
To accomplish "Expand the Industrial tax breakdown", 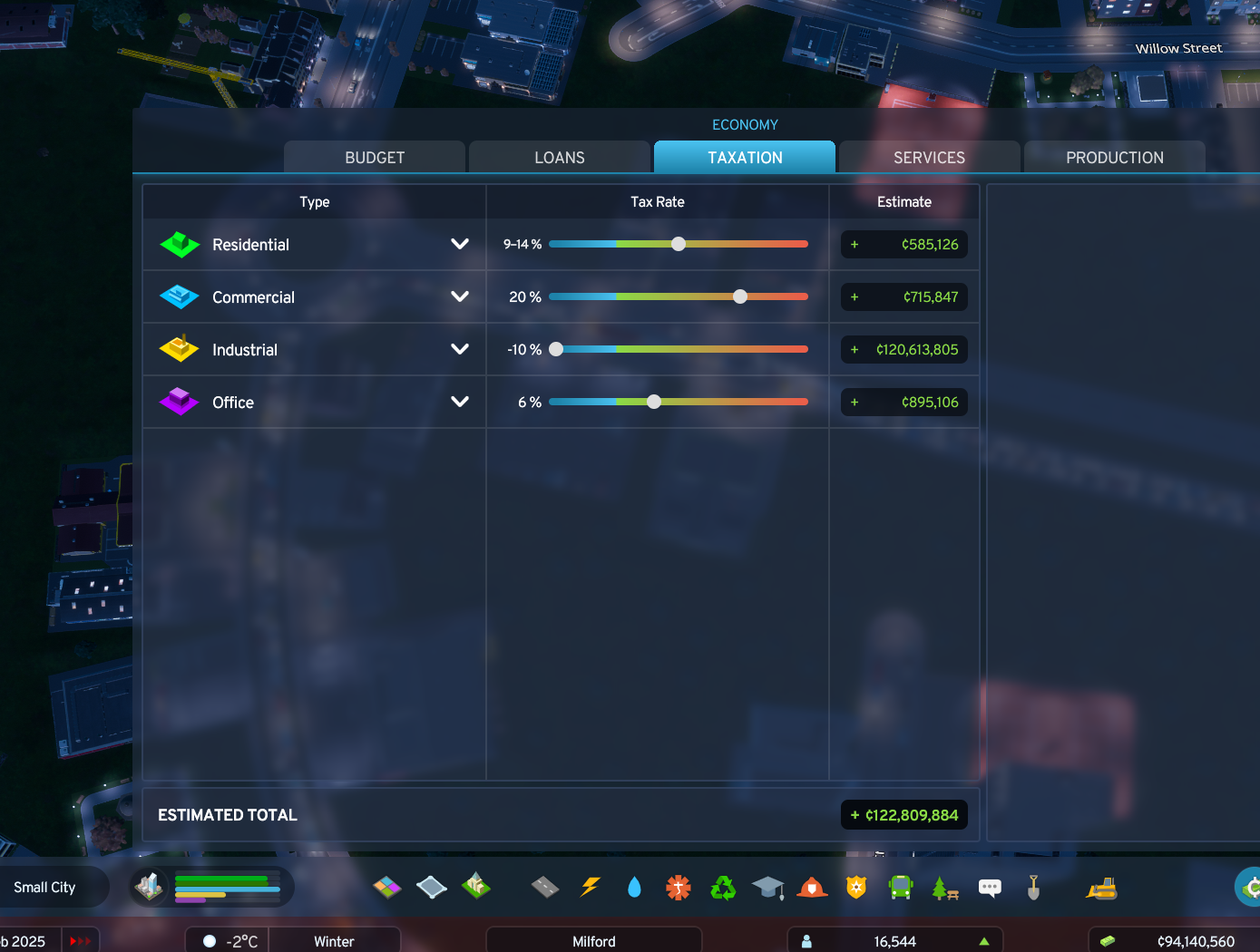I will point(460,349).
